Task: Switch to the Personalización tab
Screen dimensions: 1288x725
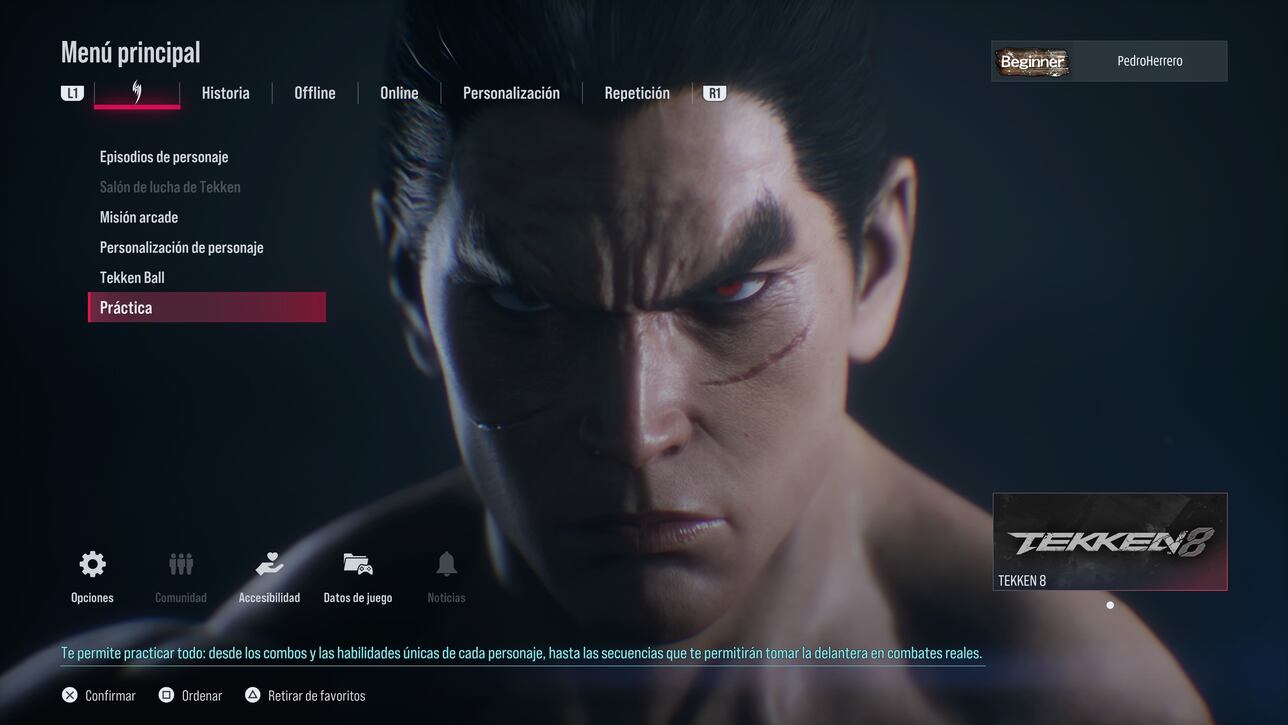Action: (x=511, y=92)
